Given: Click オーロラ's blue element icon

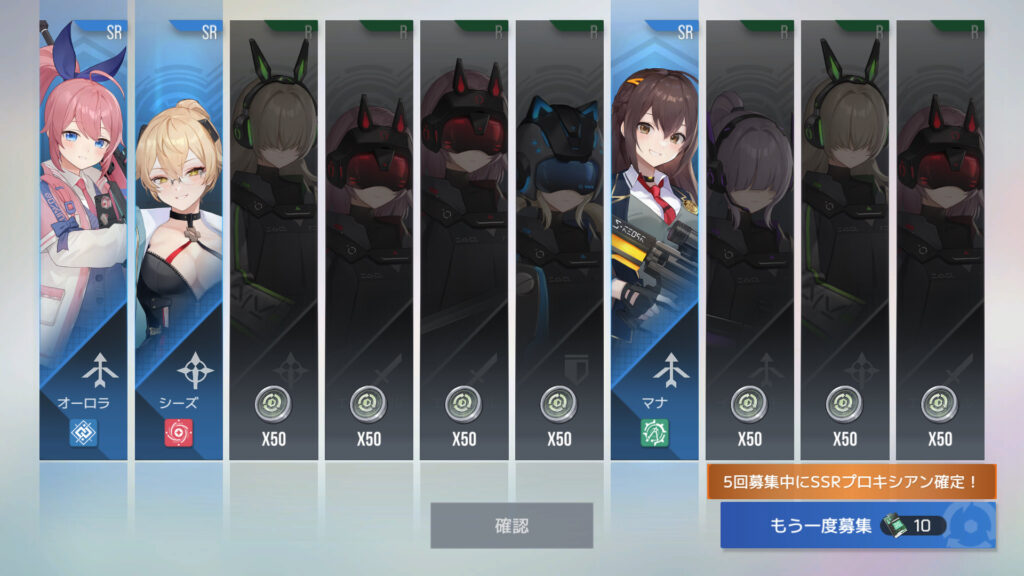Looking at the screenshot, I should (84, 432).
